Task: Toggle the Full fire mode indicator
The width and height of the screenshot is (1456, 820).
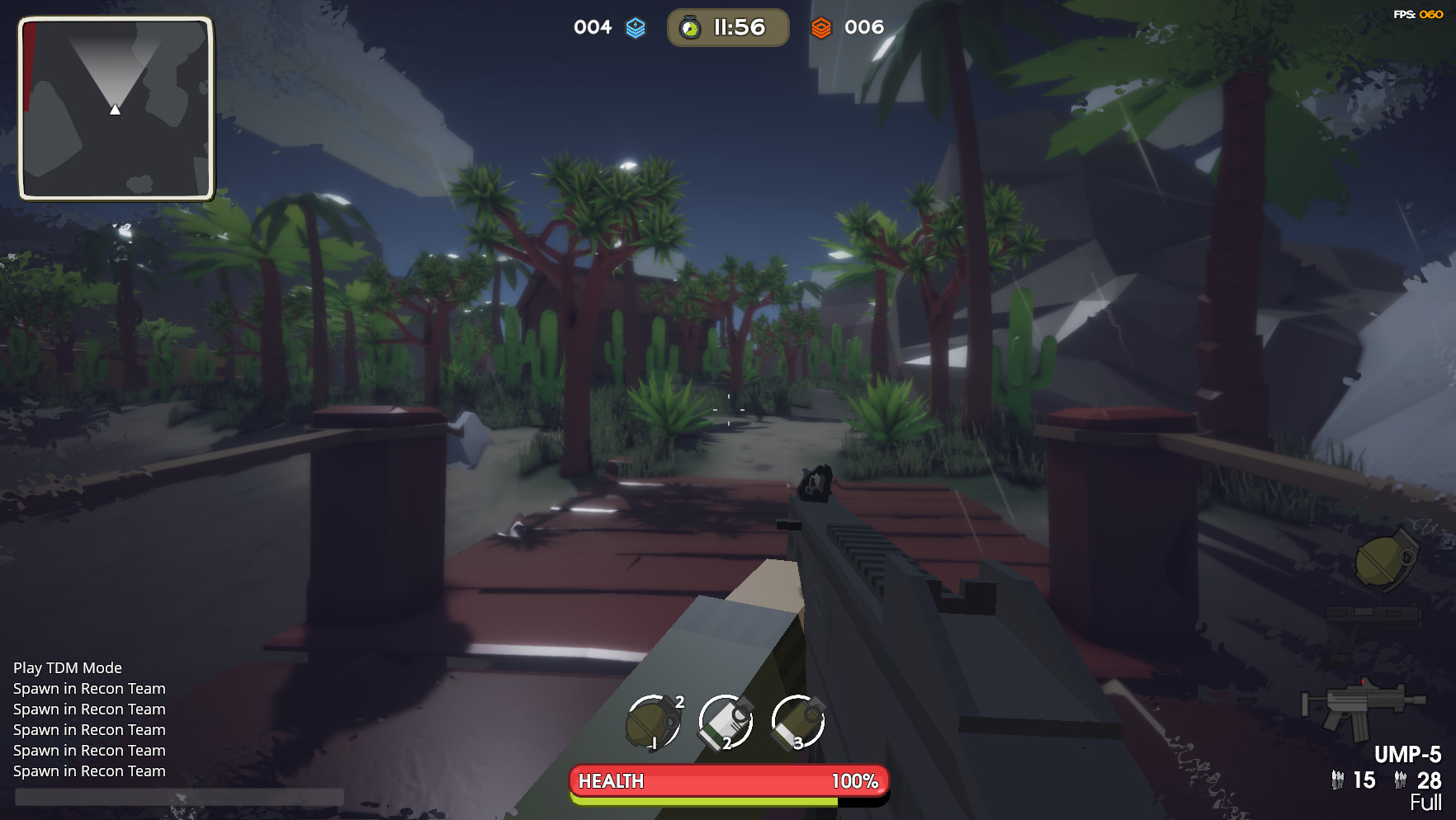Action: tap(1426, 800)
